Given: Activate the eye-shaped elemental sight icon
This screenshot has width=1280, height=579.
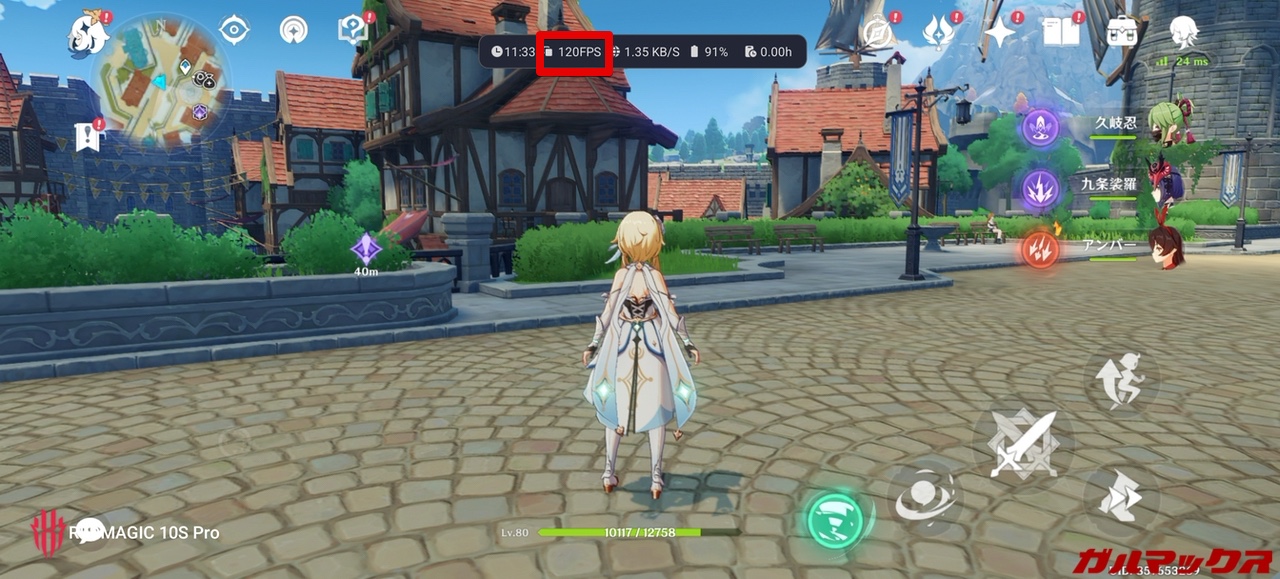Looking at the screenshot, I should click(x=234, y=30).
